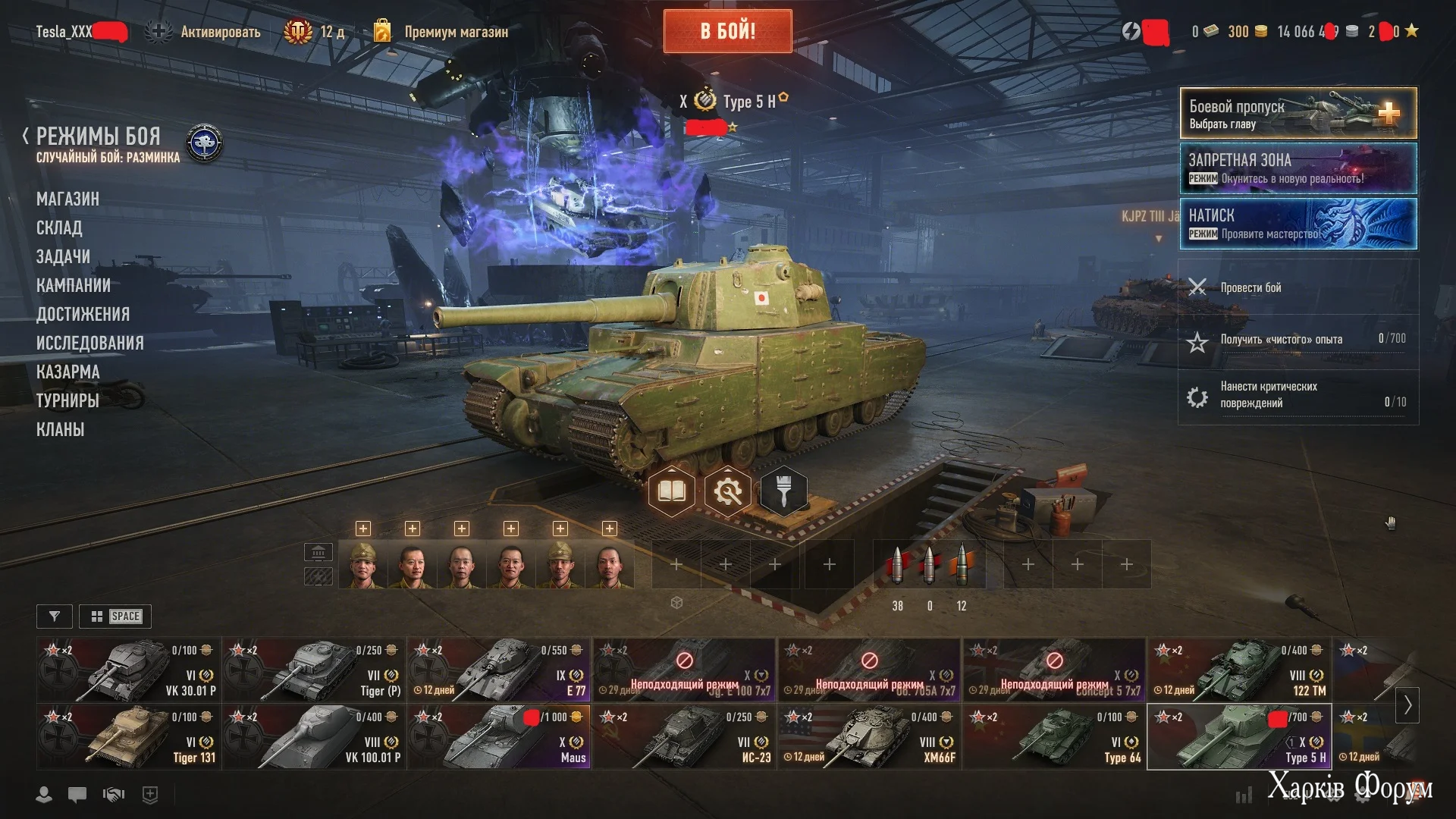Screen dimensions: 1456x819
Task: Show next tanks with carousel arrow
Action: (1407, 705)
